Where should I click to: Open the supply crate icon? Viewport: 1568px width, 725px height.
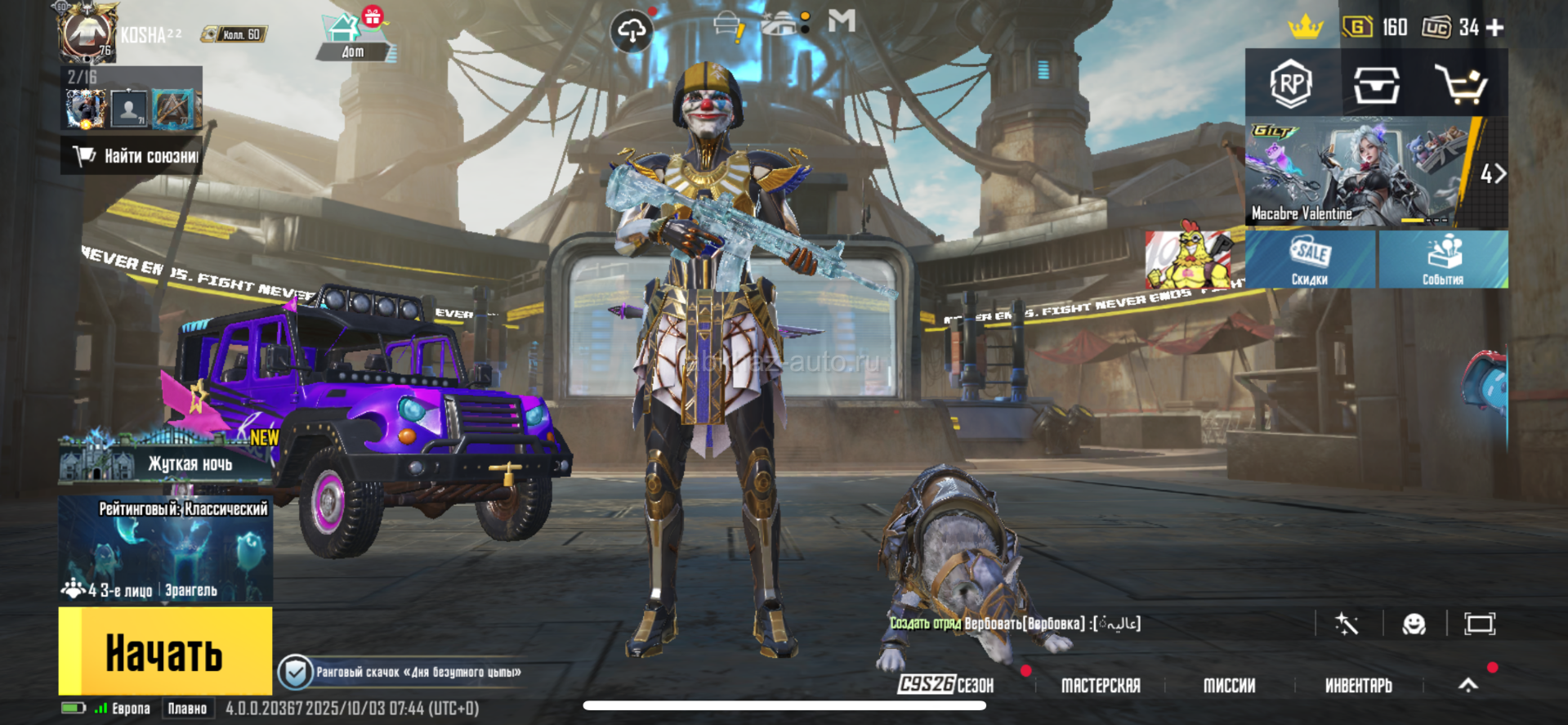click(x=1376, y=84)
